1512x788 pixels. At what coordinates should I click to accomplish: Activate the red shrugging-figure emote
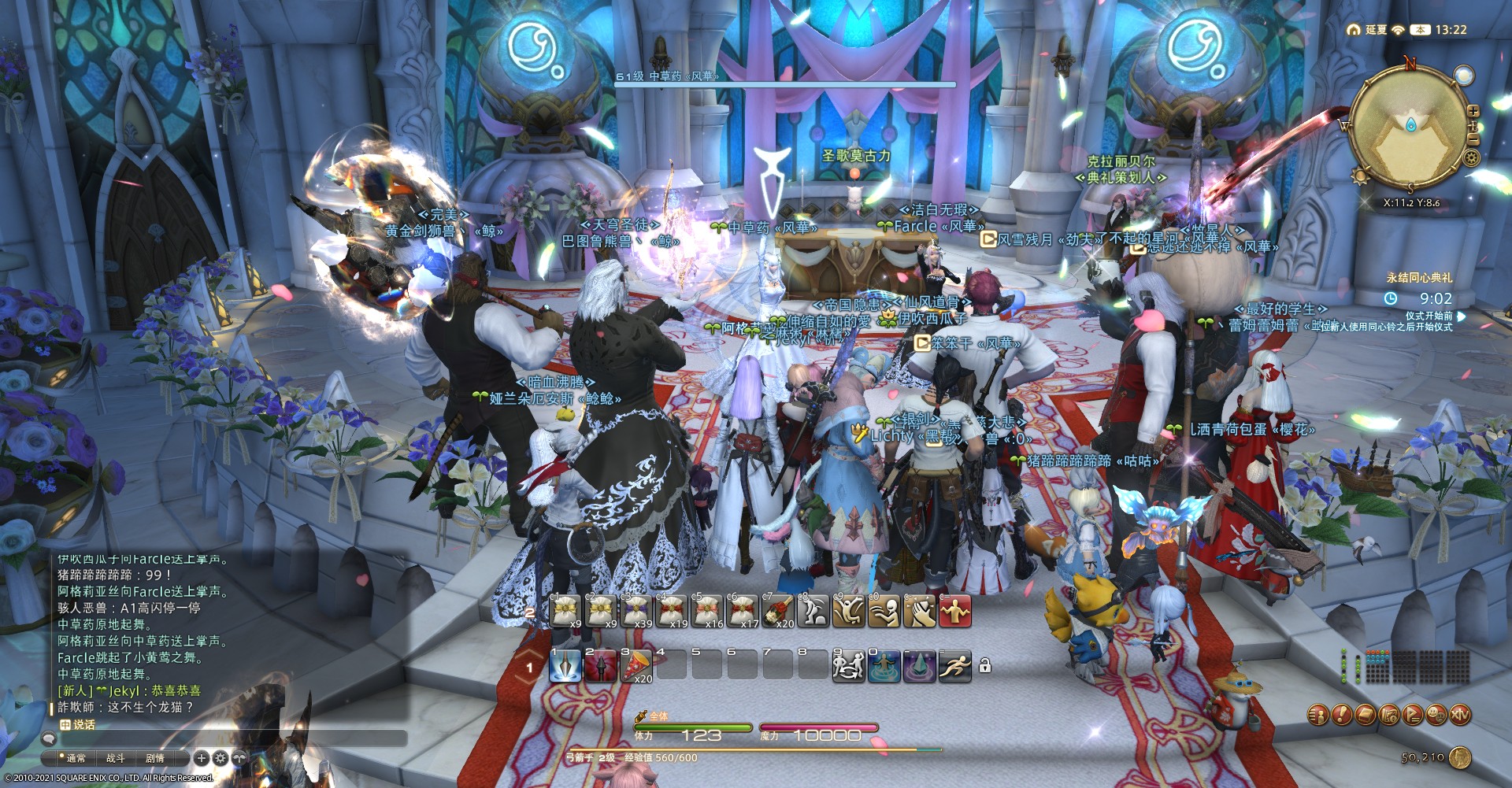click(x=954, y=611)
